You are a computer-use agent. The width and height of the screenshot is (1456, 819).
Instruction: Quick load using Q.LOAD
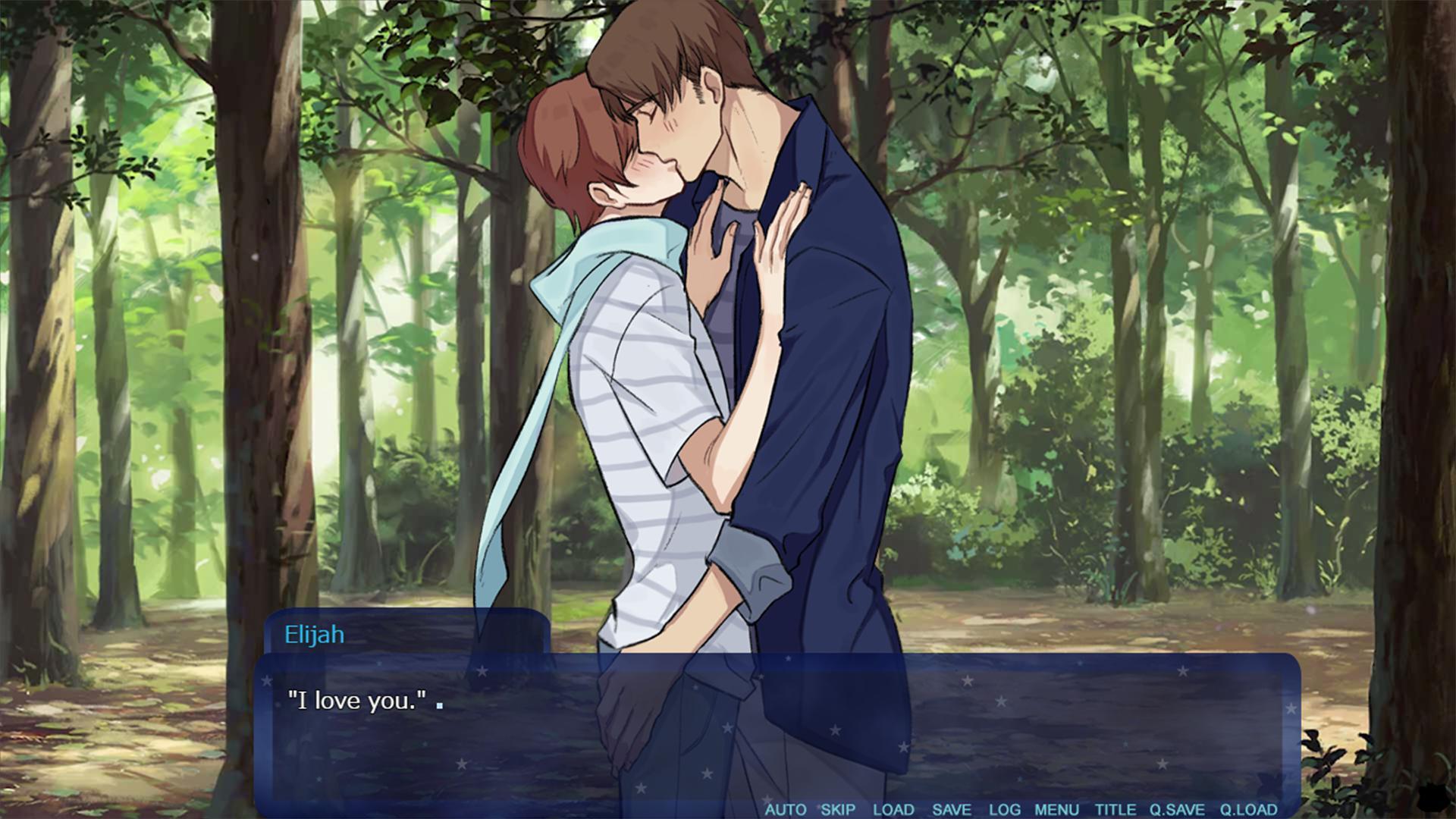pyautogui.click(x=1248, y=809)
